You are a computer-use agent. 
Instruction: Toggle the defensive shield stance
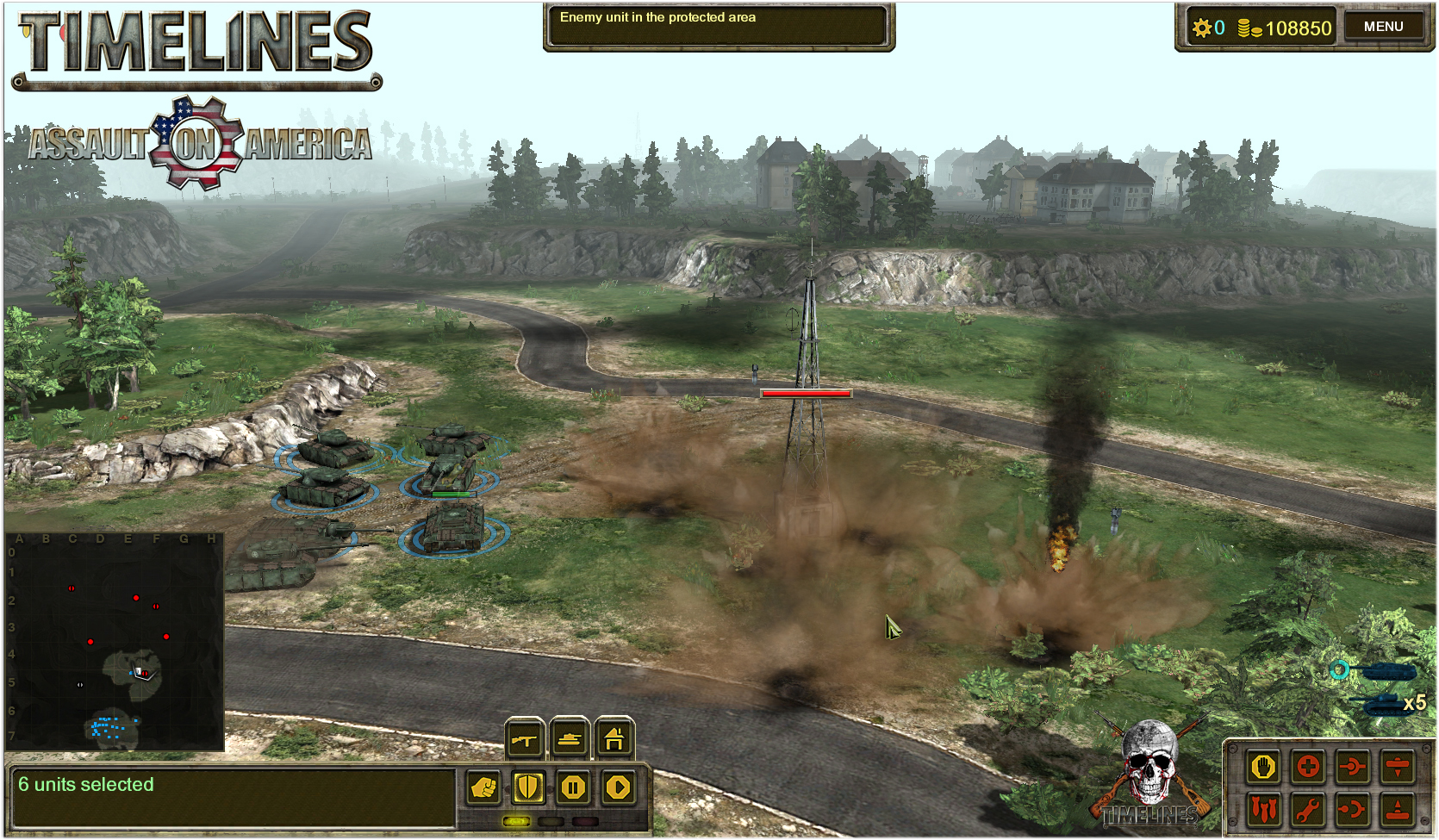pos(529,787)
